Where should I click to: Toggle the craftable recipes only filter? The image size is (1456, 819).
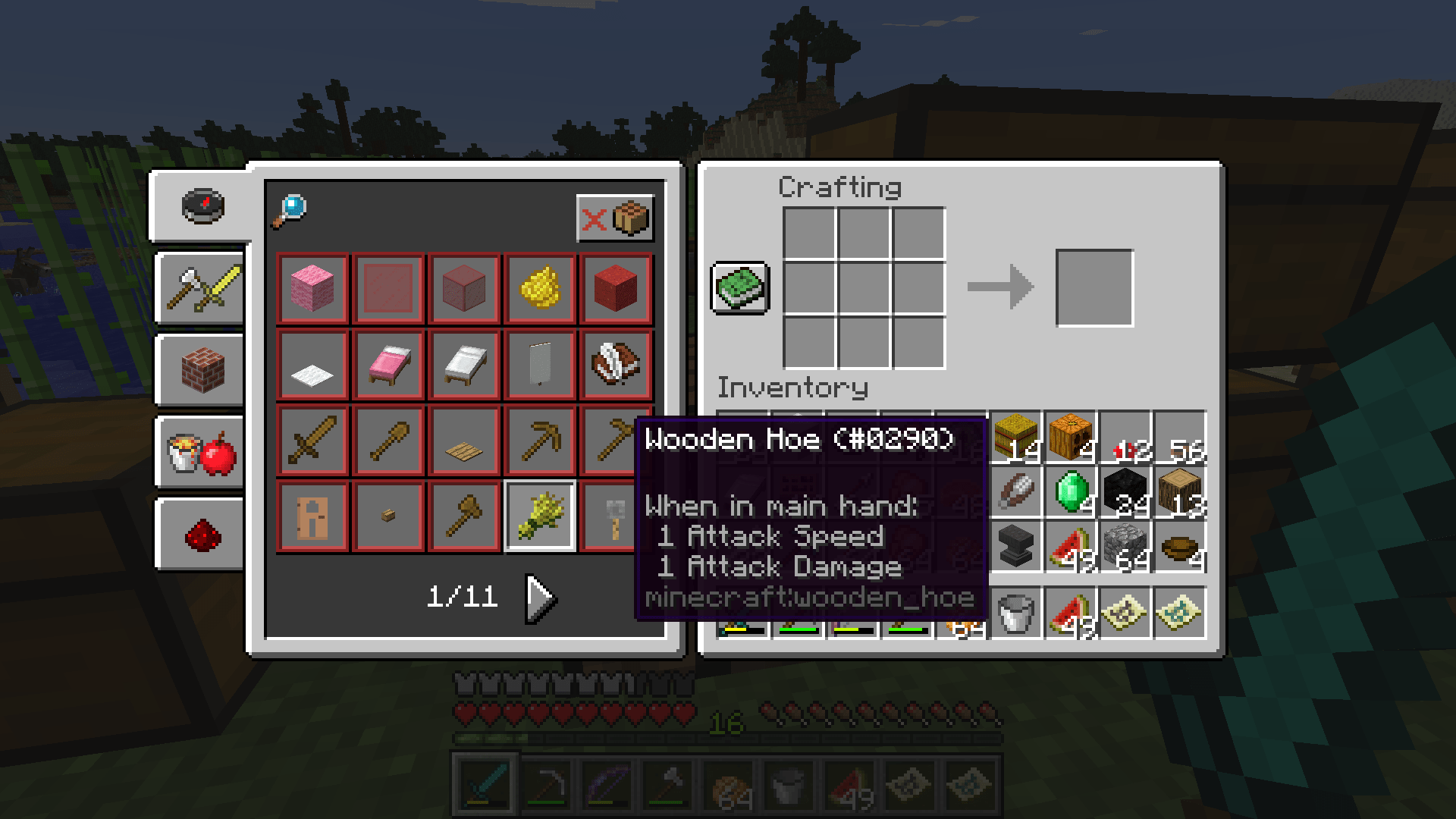(x=615, y=218)
